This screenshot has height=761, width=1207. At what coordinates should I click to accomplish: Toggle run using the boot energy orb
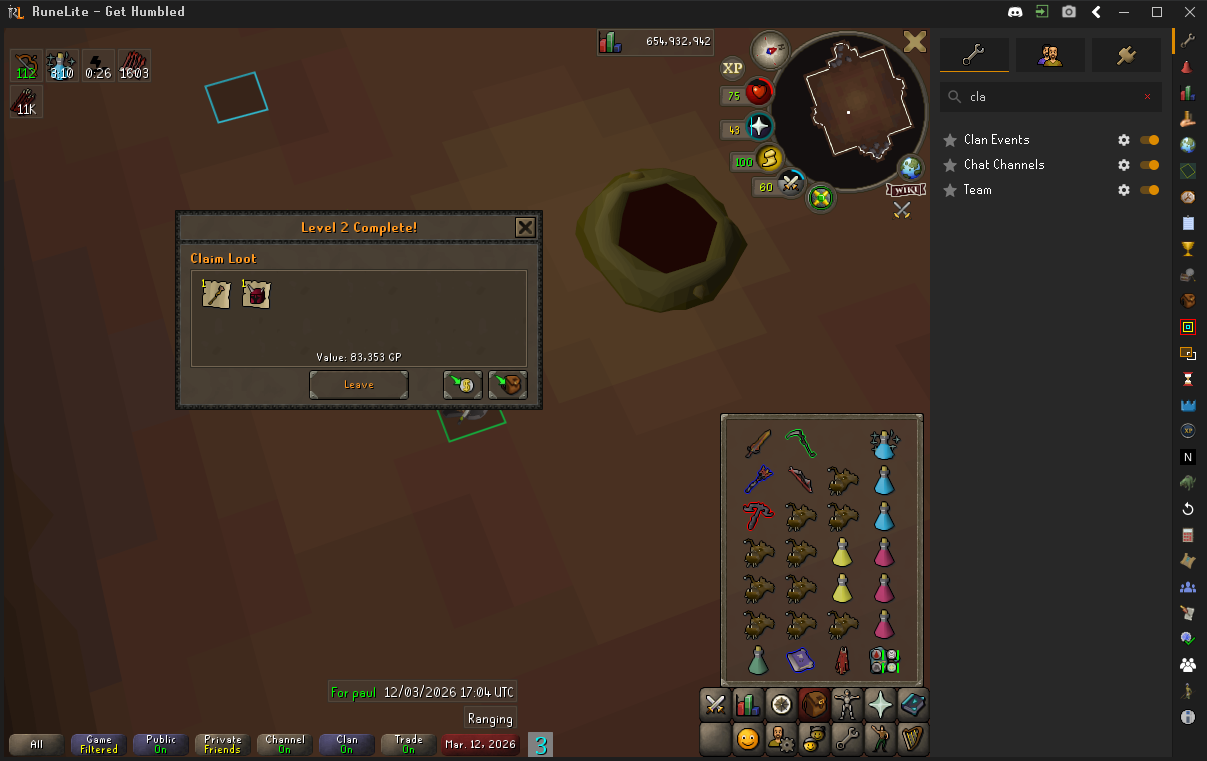(768, 158)
